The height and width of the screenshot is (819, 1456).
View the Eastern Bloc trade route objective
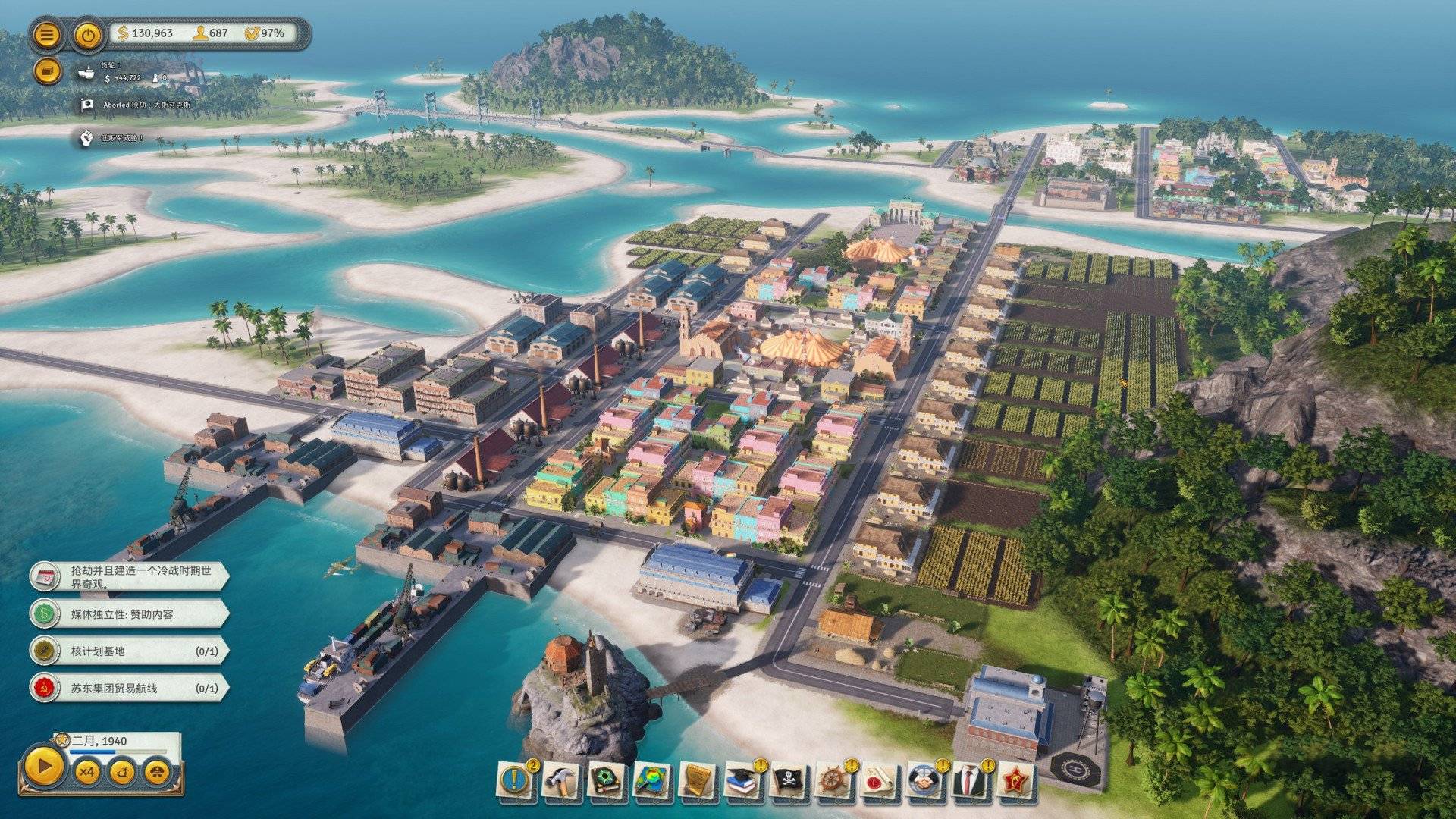pyautogui.click(x=129, y=688)
